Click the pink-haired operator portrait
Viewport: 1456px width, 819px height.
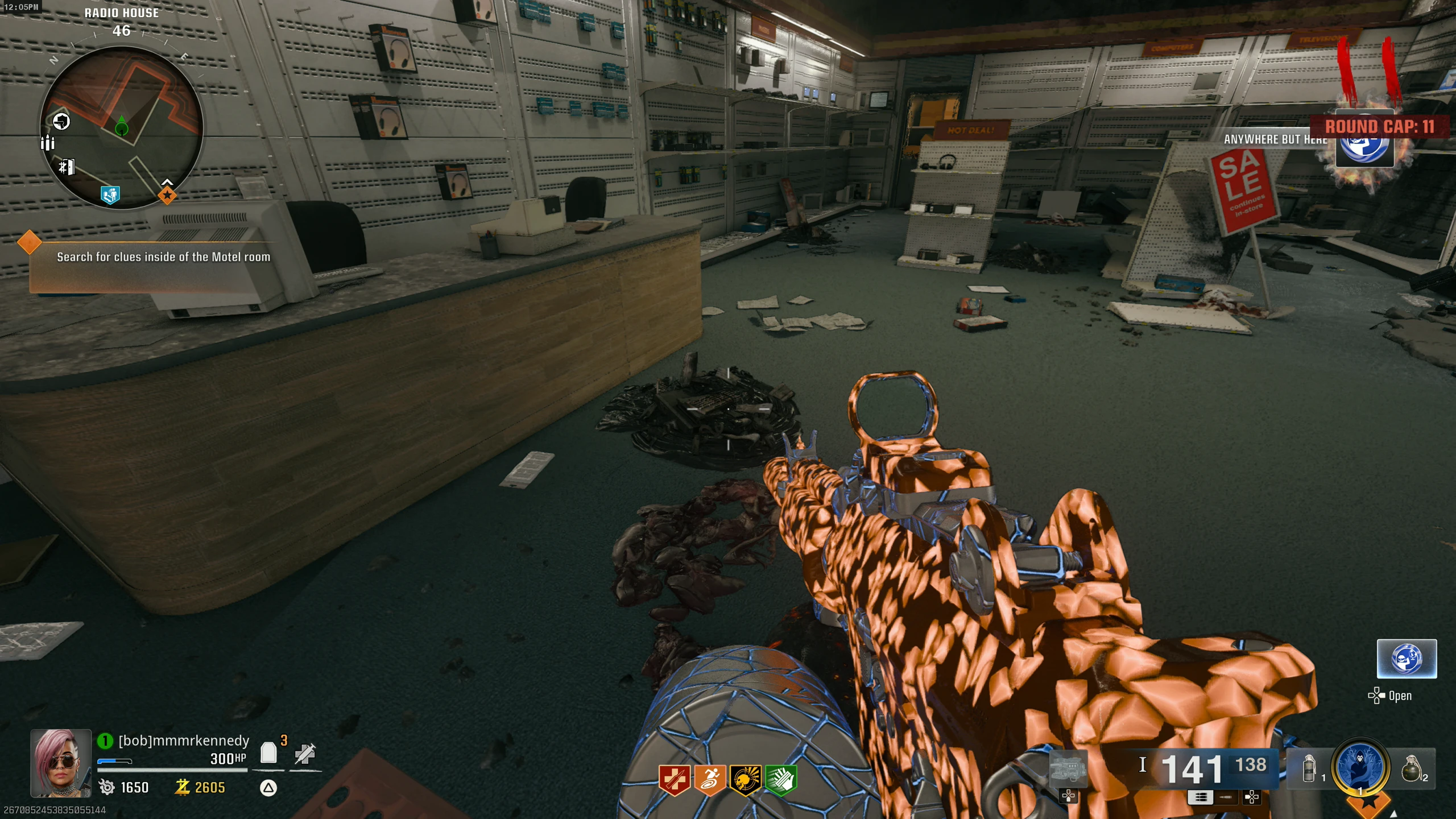(x=60, y=762)
